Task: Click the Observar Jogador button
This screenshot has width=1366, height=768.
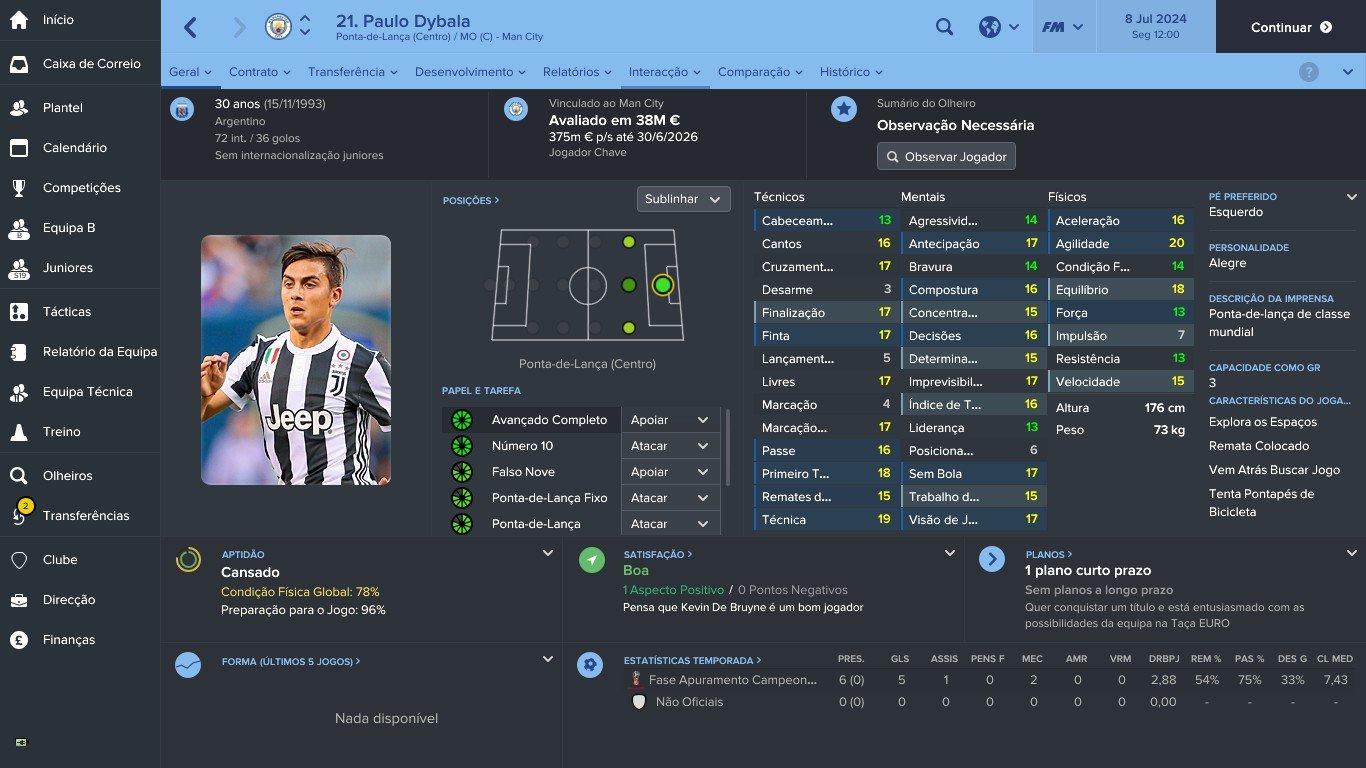Action: coord(946,157)
